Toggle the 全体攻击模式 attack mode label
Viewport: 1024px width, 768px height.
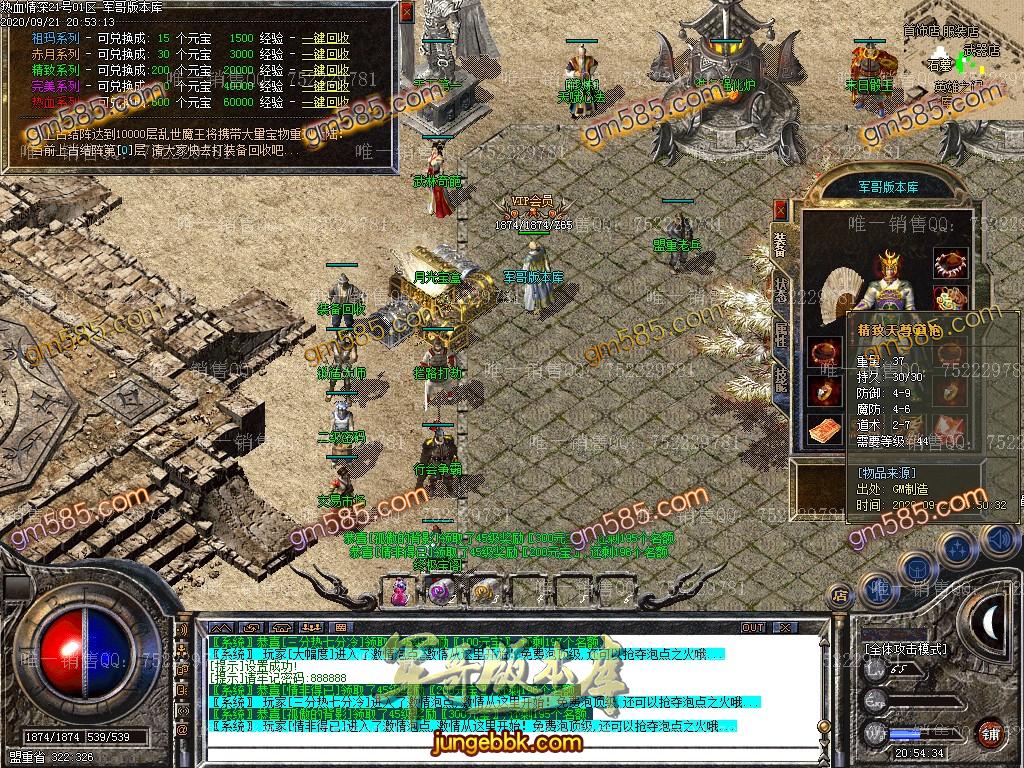click(x=905, y=649)
